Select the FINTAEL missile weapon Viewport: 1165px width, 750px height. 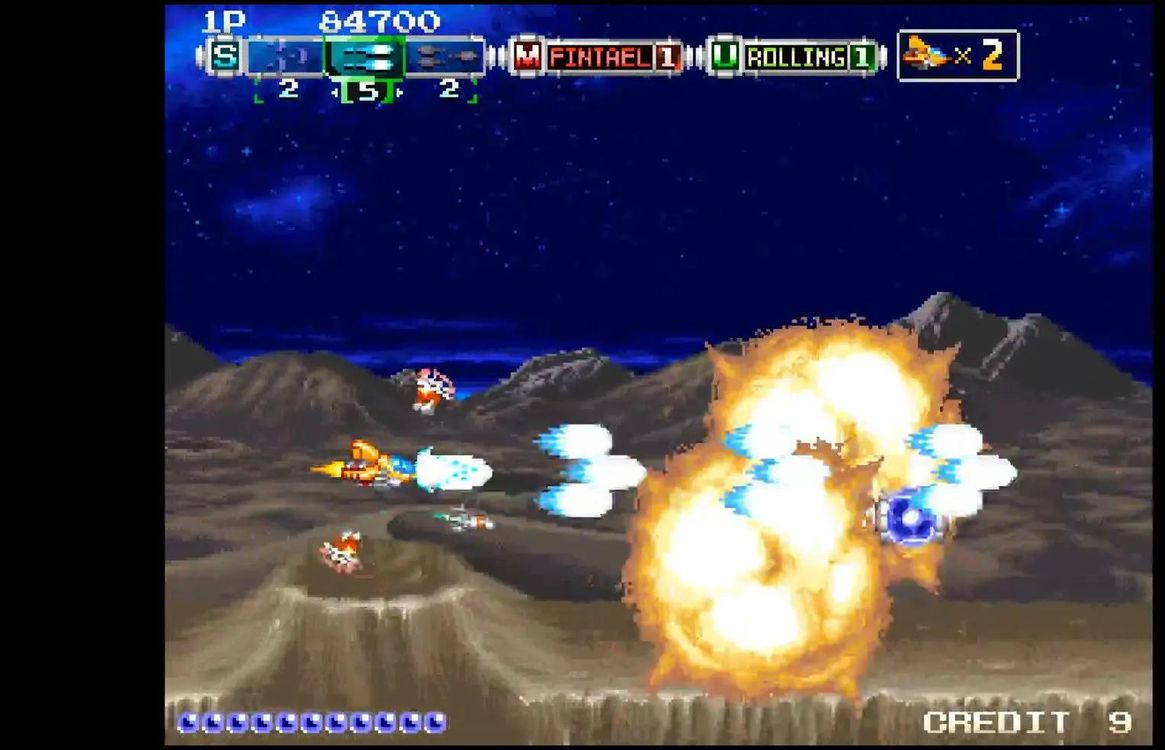coord(598,57)
